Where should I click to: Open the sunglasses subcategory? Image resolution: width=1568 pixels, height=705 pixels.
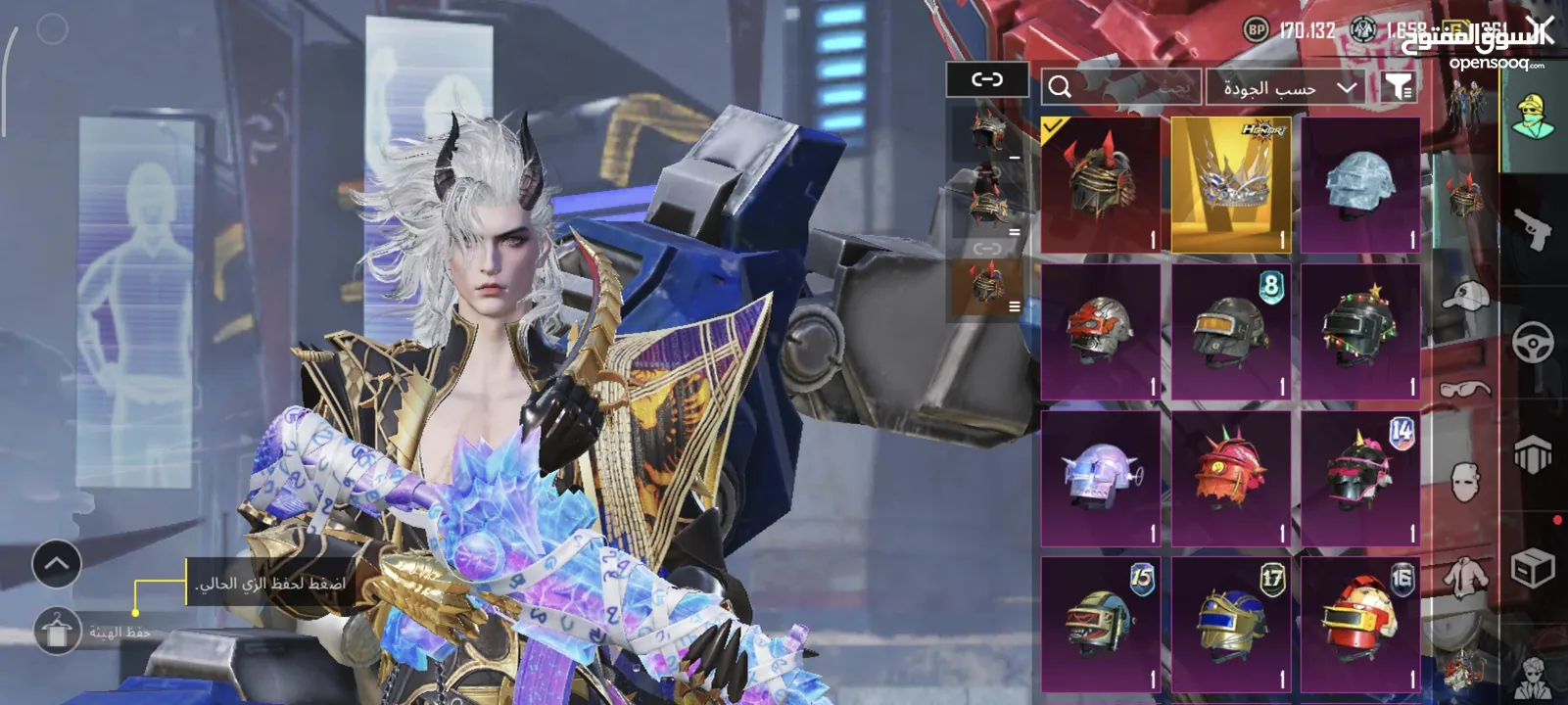[x=1465, y=390]
